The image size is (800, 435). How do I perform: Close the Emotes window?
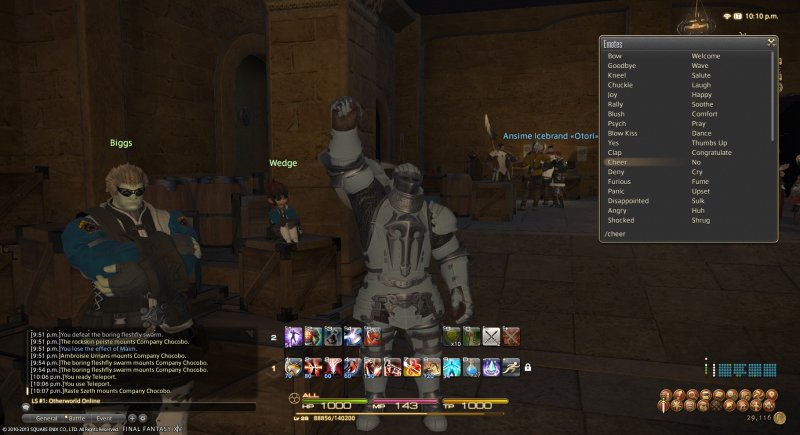[771, 43]
